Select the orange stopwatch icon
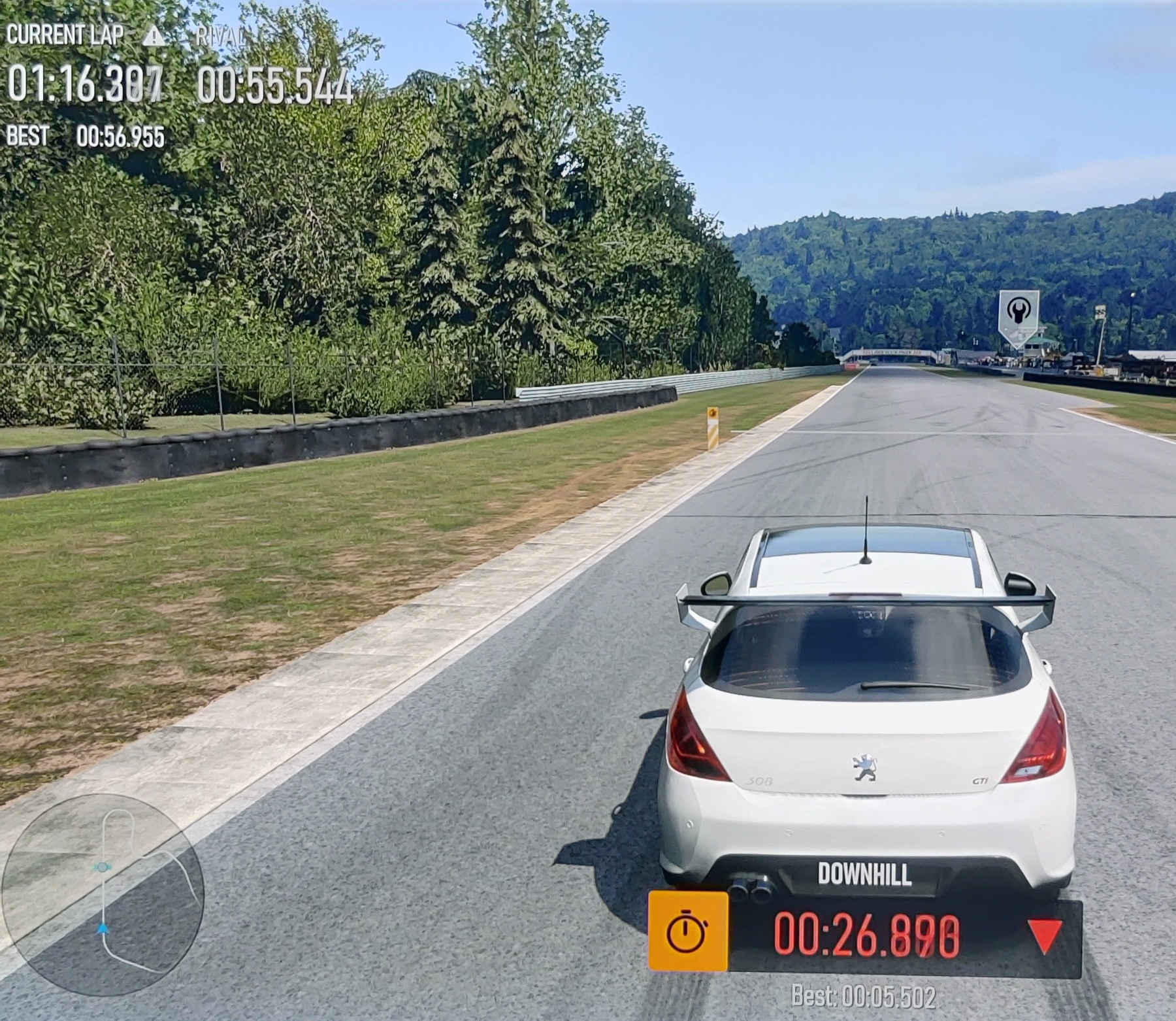This screenshot has width=1176, height=1021. 688,931
